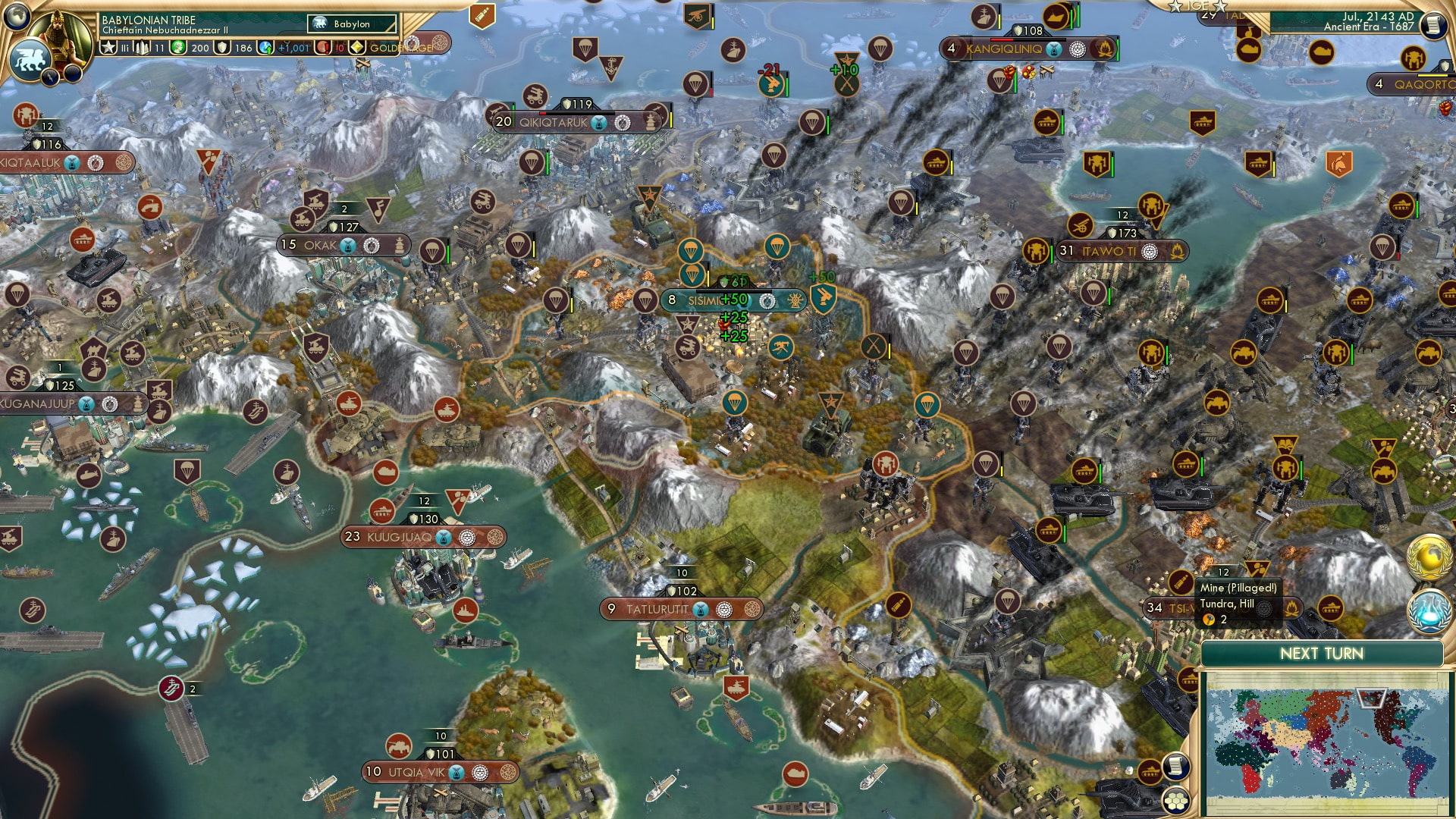
Task: Select the social policies star icon in the top bar
Action: (x=108, y=48)
